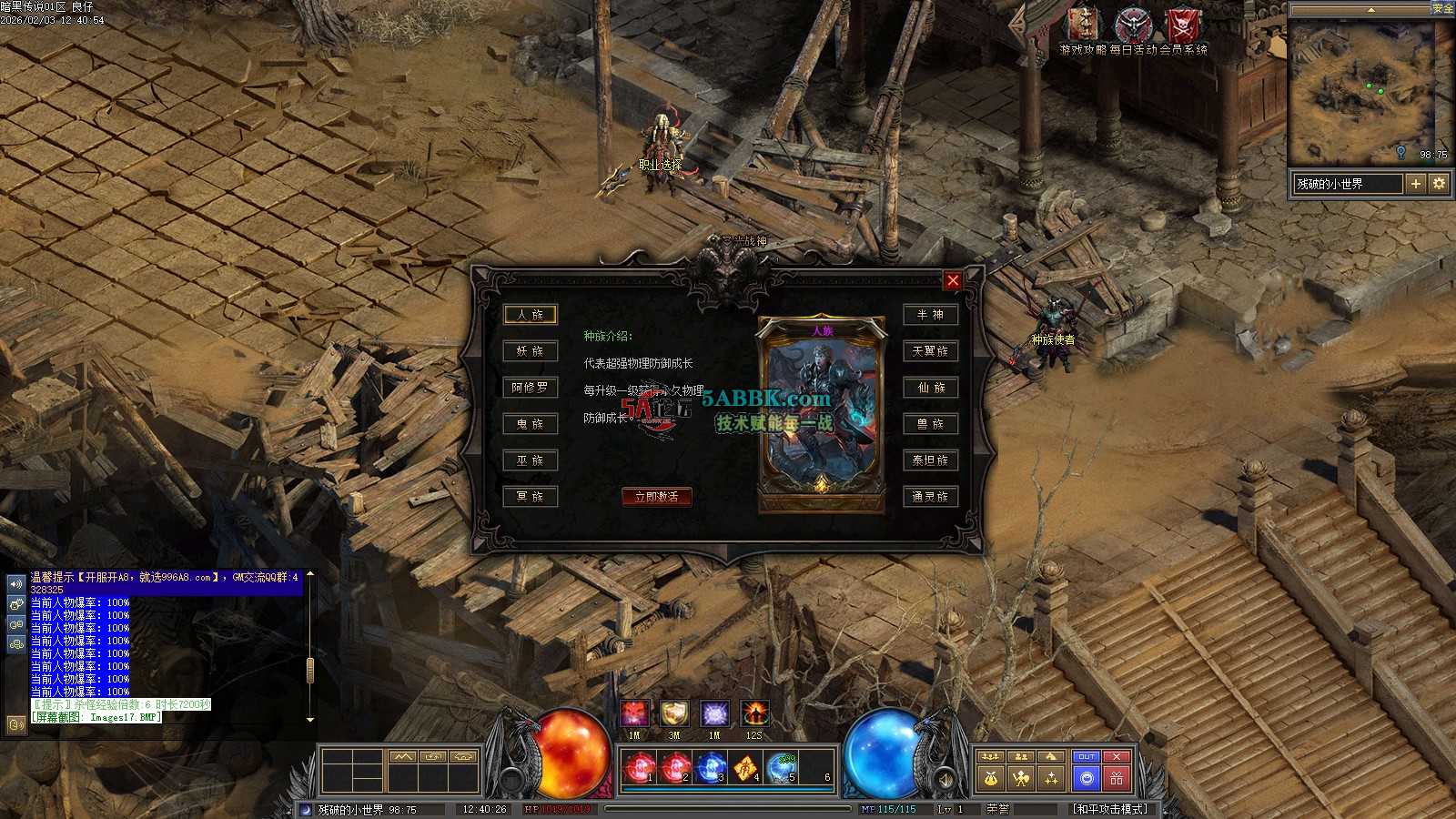
Task: Choose the 天翼族 race button
Action: pyautogui.click(x=930, y=351)
